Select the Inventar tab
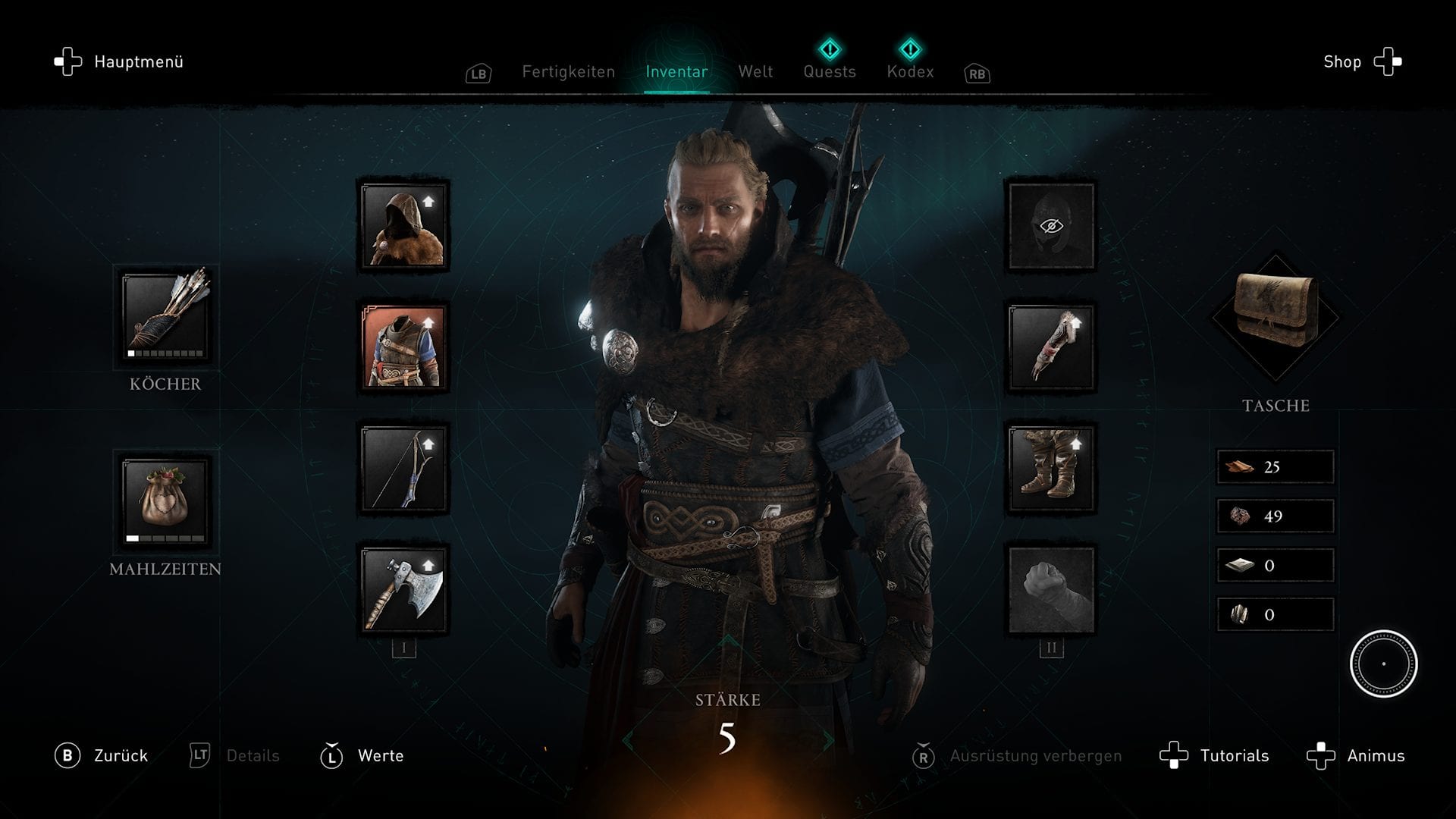Image resolution: width=1456 pixels, height=819 pixels. [676, 72]
